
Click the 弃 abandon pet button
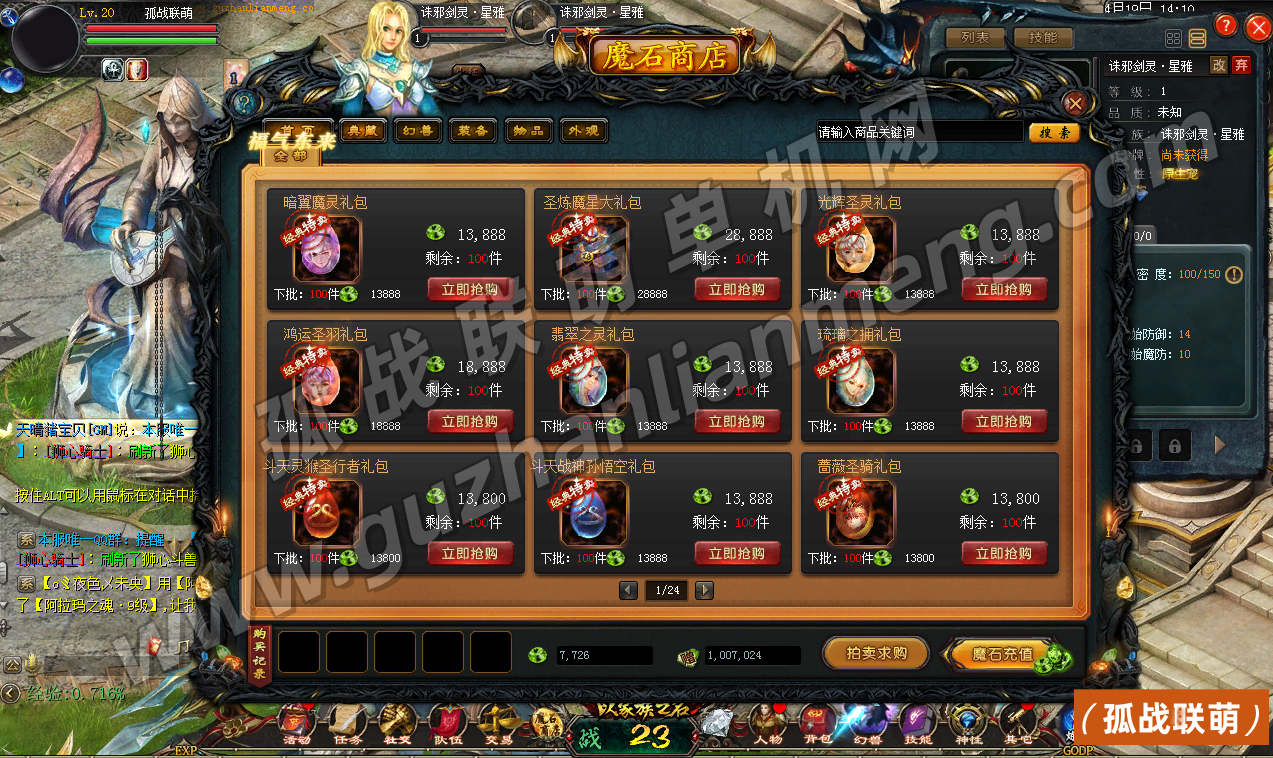point(1241,65)
